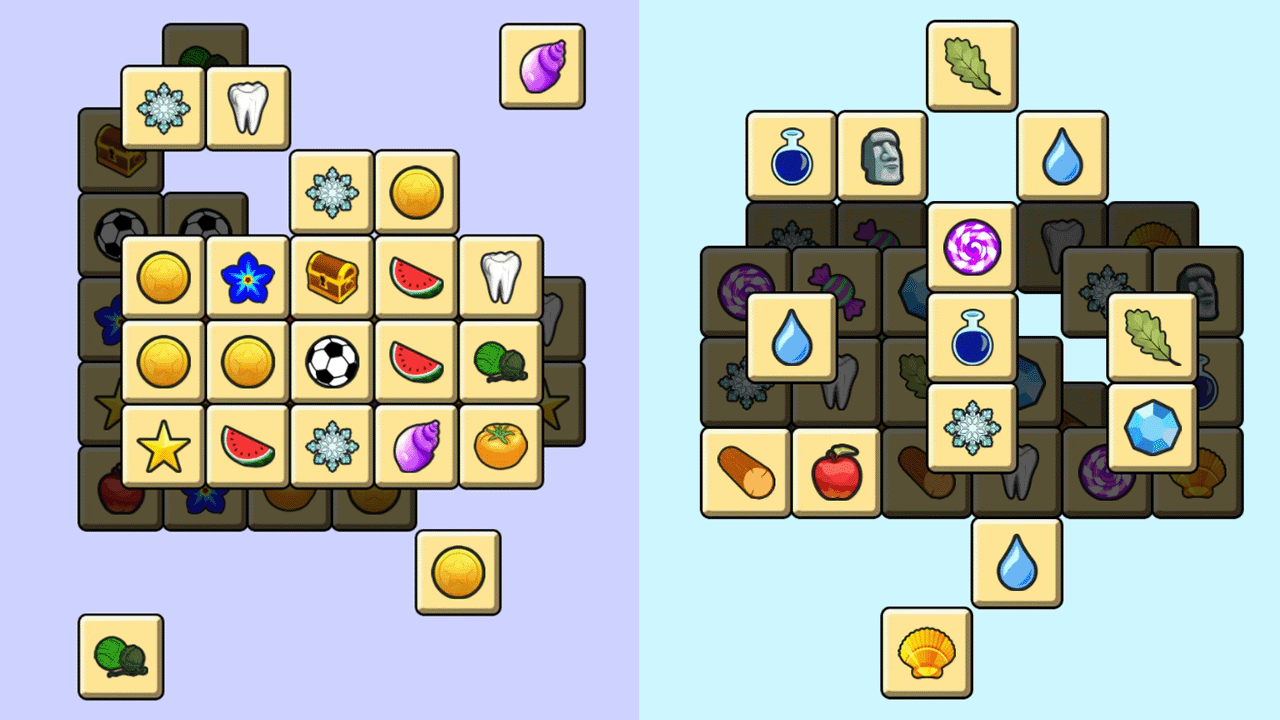
Task: Click the soccer ball tile
Action: point(331,360)
